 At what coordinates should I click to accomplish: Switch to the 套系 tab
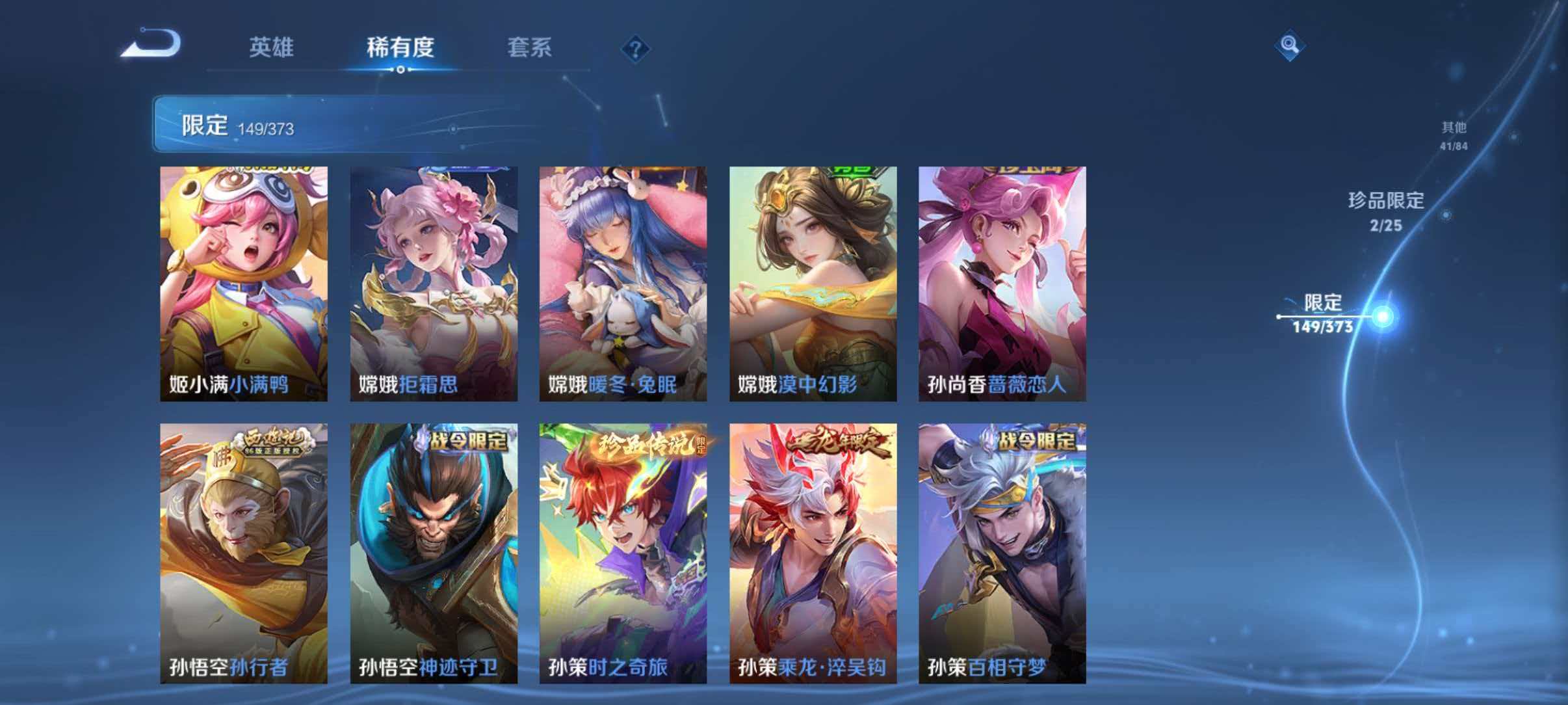[530, 47]
